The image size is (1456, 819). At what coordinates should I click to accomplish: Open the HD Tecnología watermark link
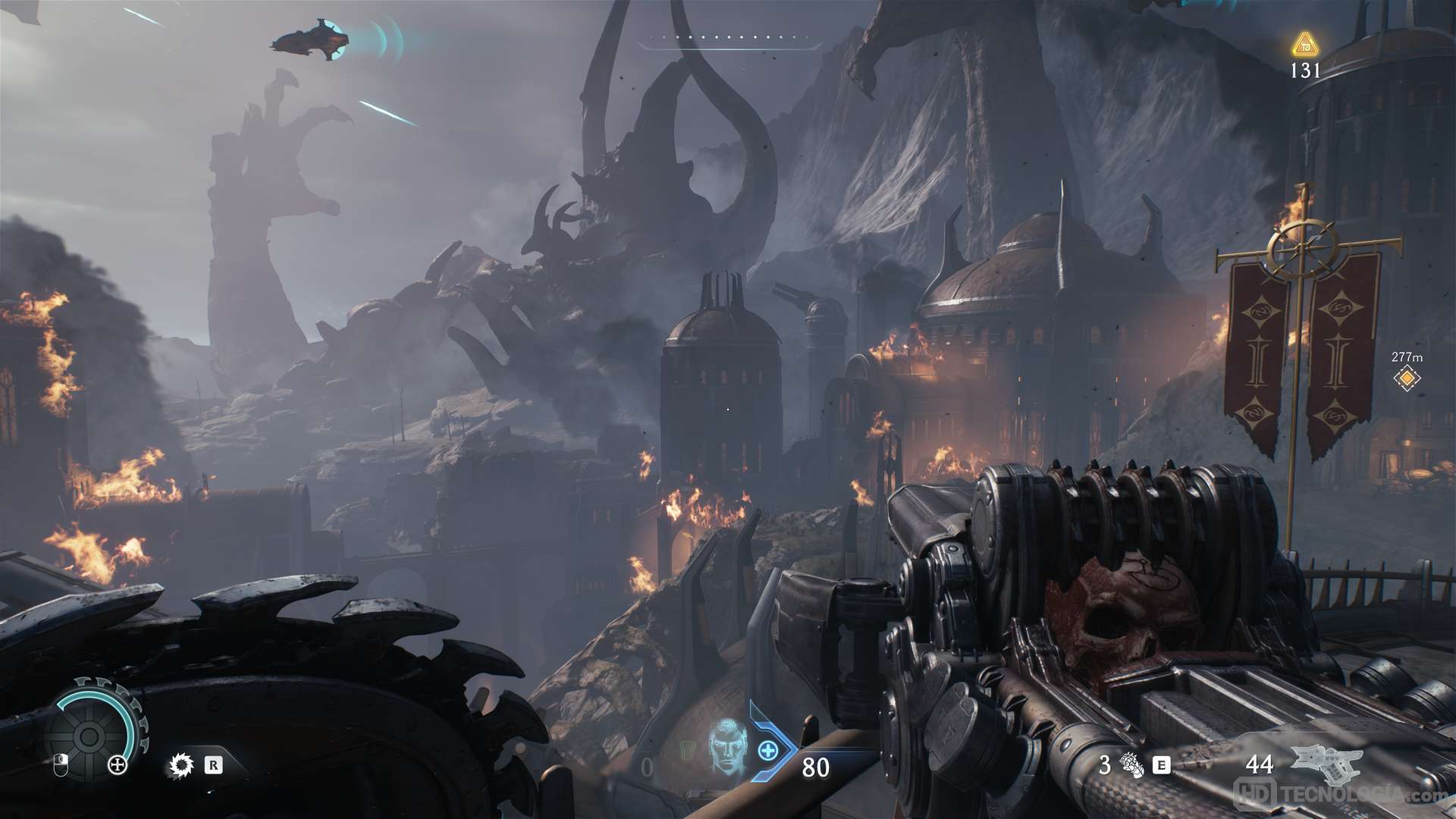[1344, 794]
